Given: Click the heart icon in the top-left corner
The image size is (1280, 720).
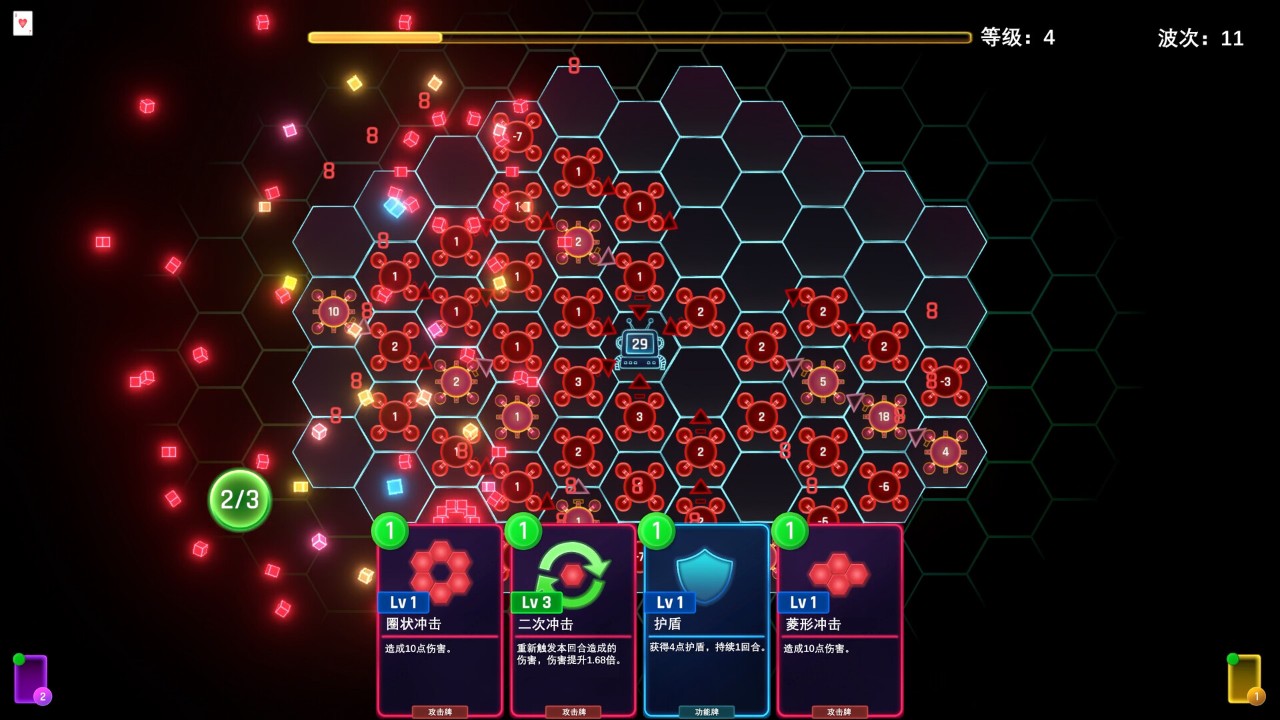Looking at the screenshot, I should pos(23,23).
